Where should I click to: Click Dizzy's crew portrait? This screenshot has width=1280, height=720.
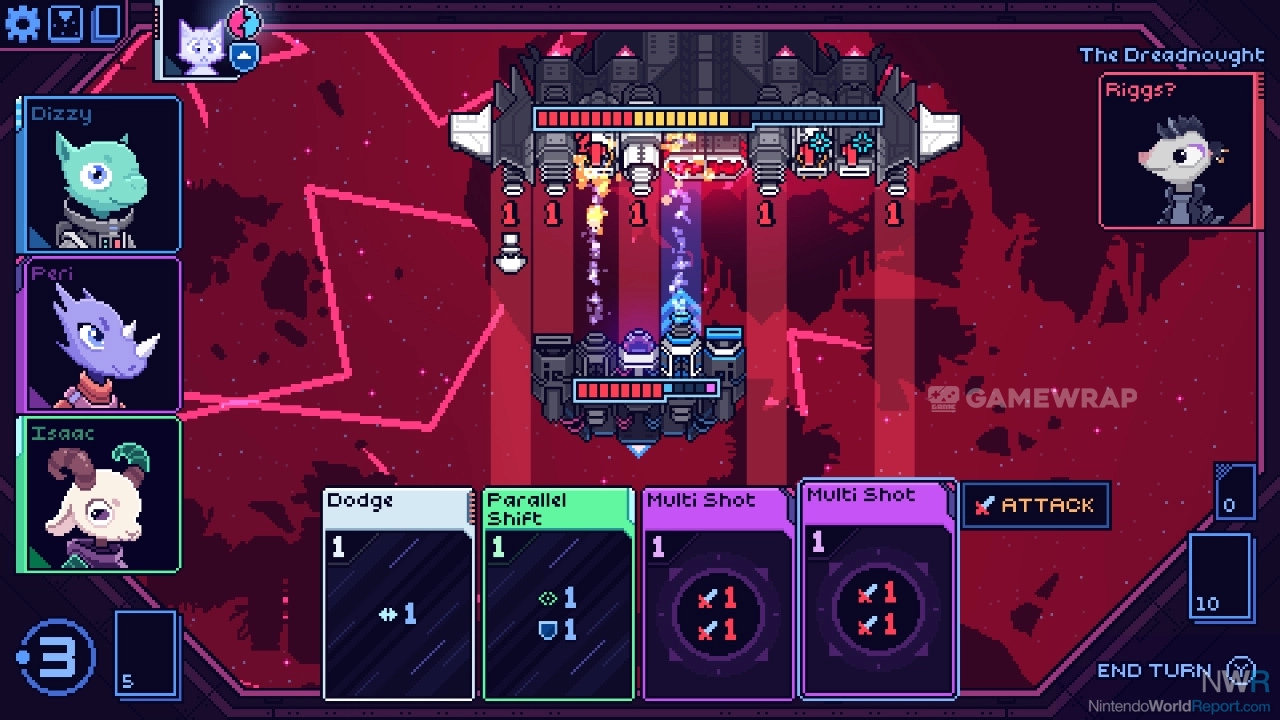click(99, 174)
